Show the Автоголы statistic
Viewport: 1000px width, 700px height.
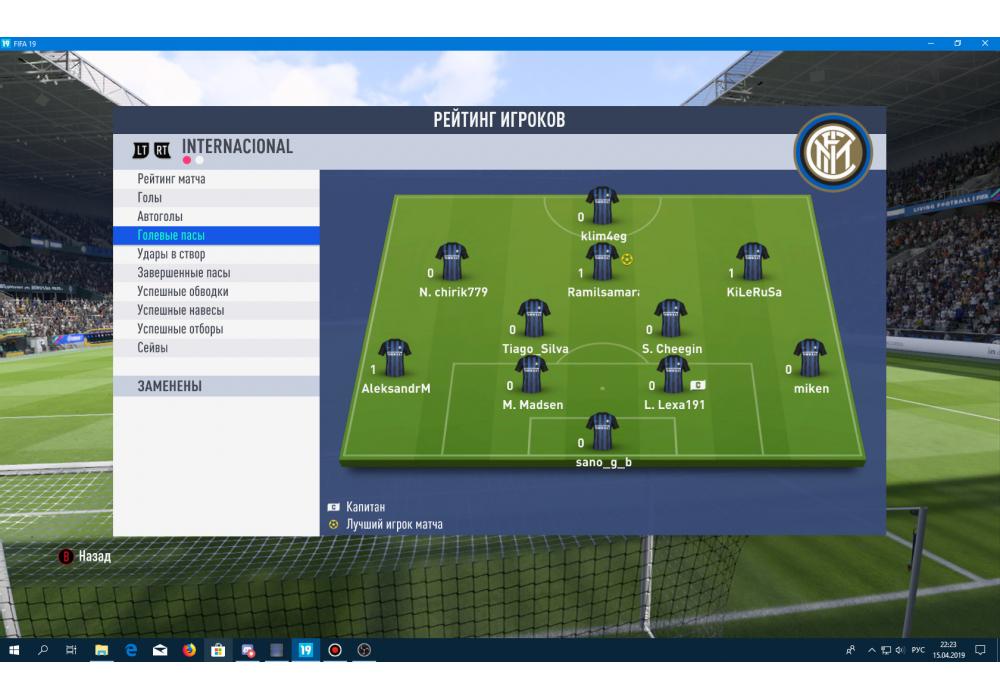tap(160, 217)
